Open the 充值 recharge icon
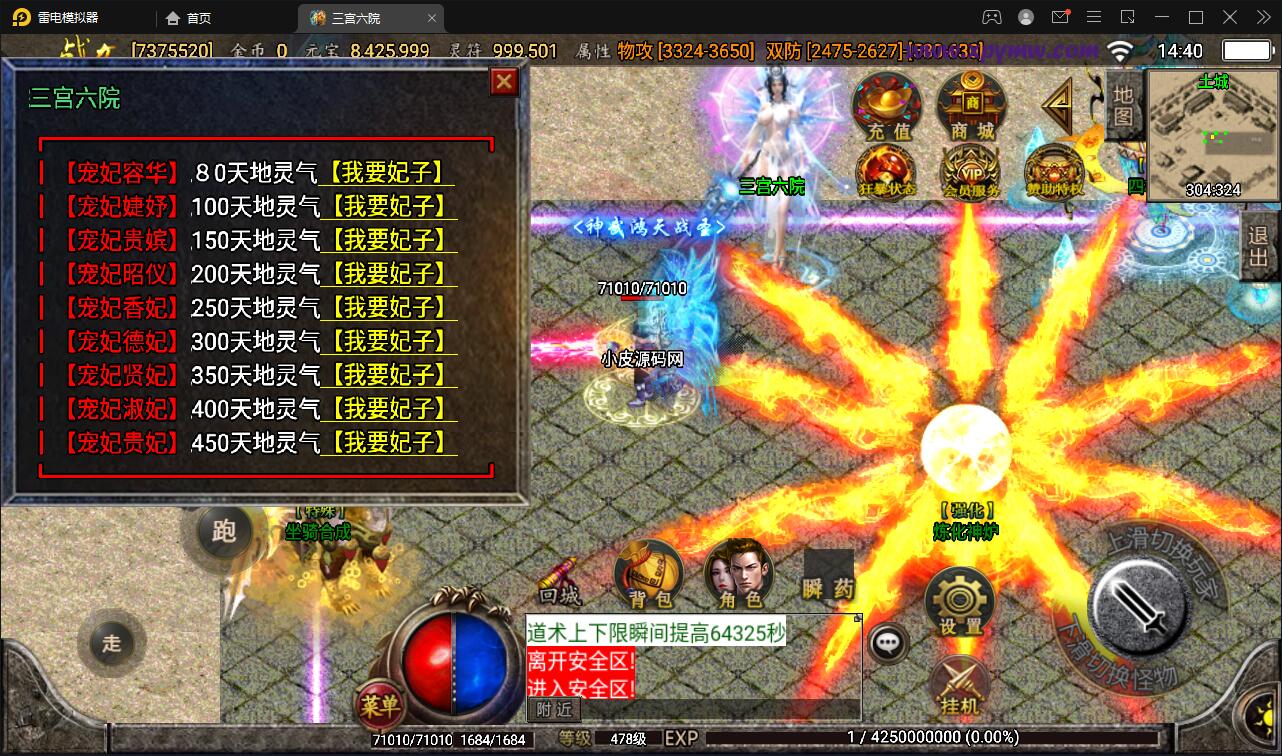1282x756 pixels. coord(886,107)
